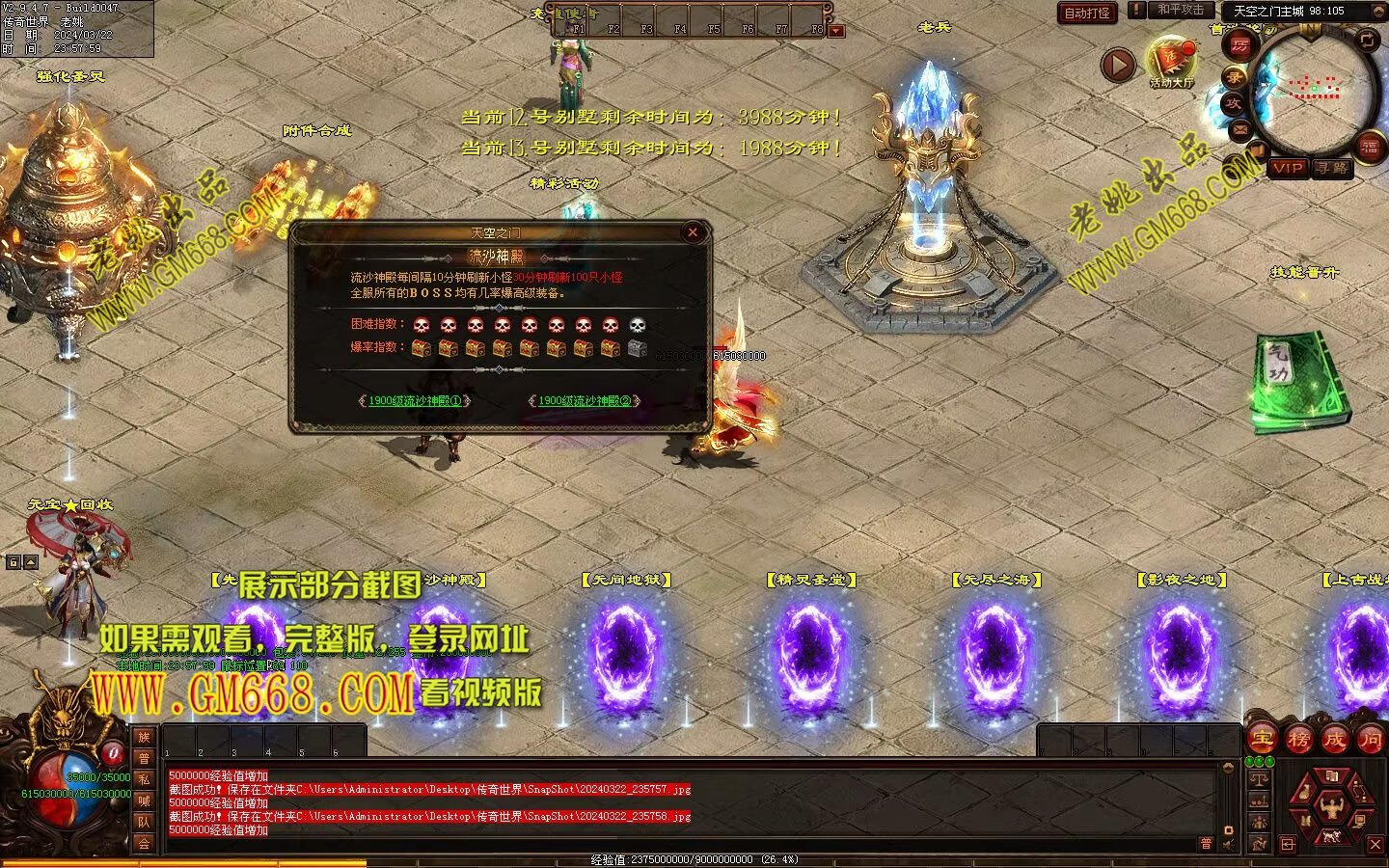Viewport: 1389px width, 868px height.
Task: Show the 榜 rankings button
Action: tap(1299, 740)
